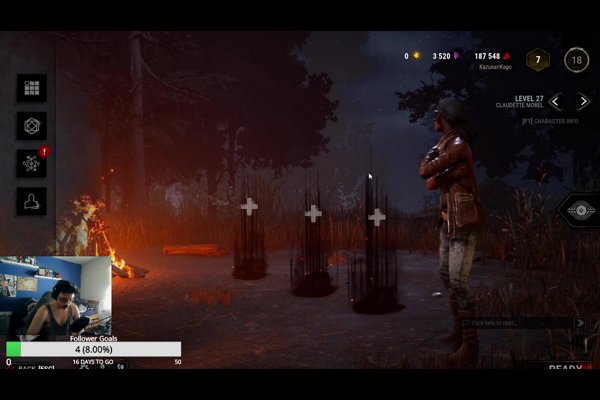Screen dimensions: 600x400
Task: Select the middle empty survivor slot plus sign
Action: pos(313,213)
